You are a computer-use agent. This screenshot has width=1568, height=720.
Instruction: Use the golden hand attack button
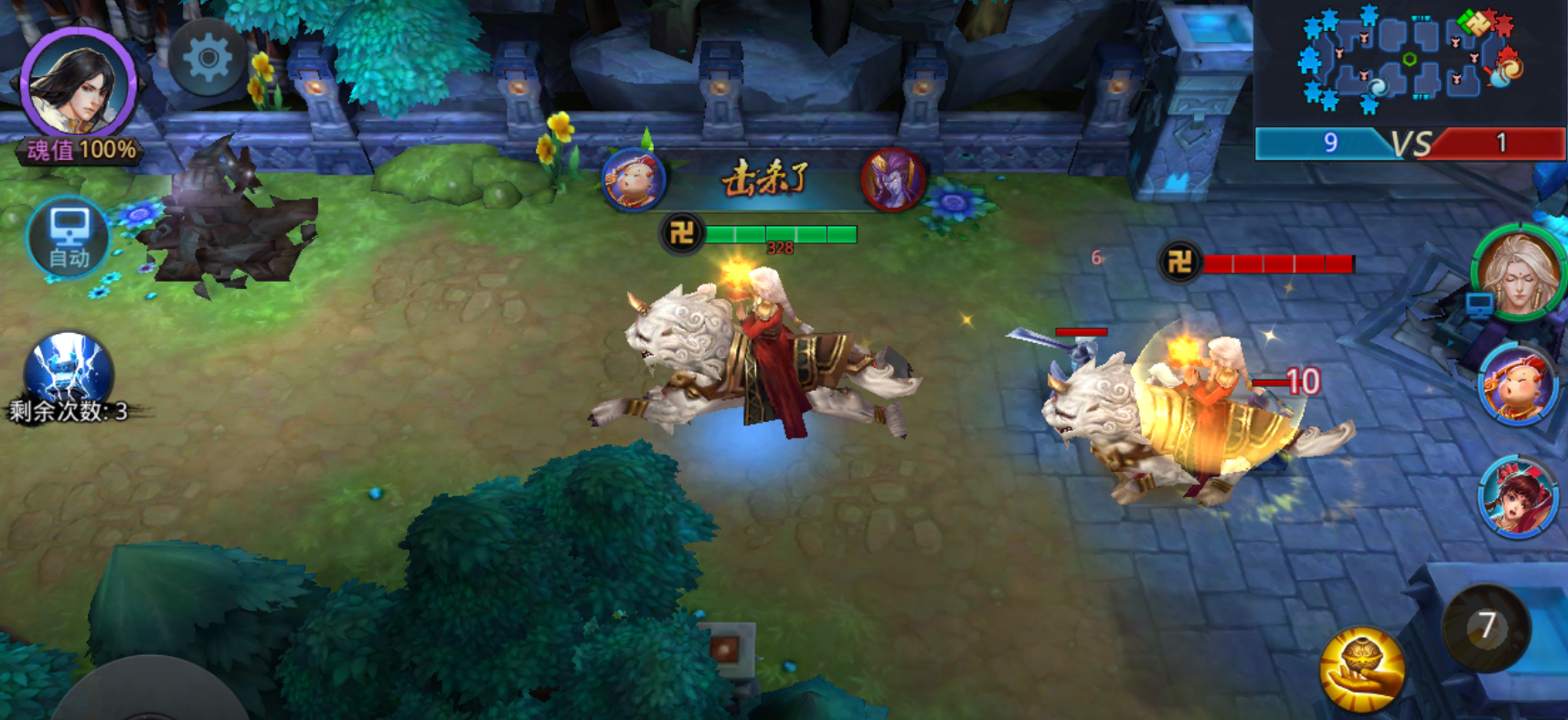pos(1361,669)
